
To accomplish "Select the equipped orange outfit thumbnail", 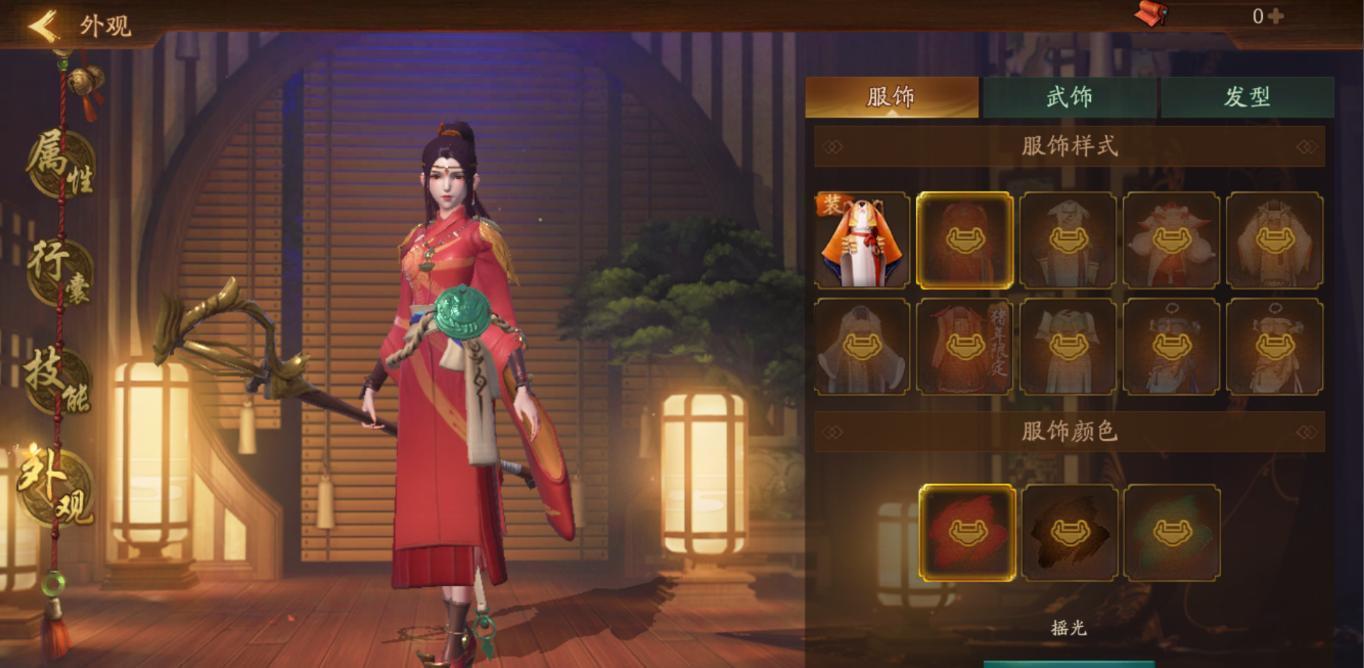I will pyautogui.click(x=862, y=241).
